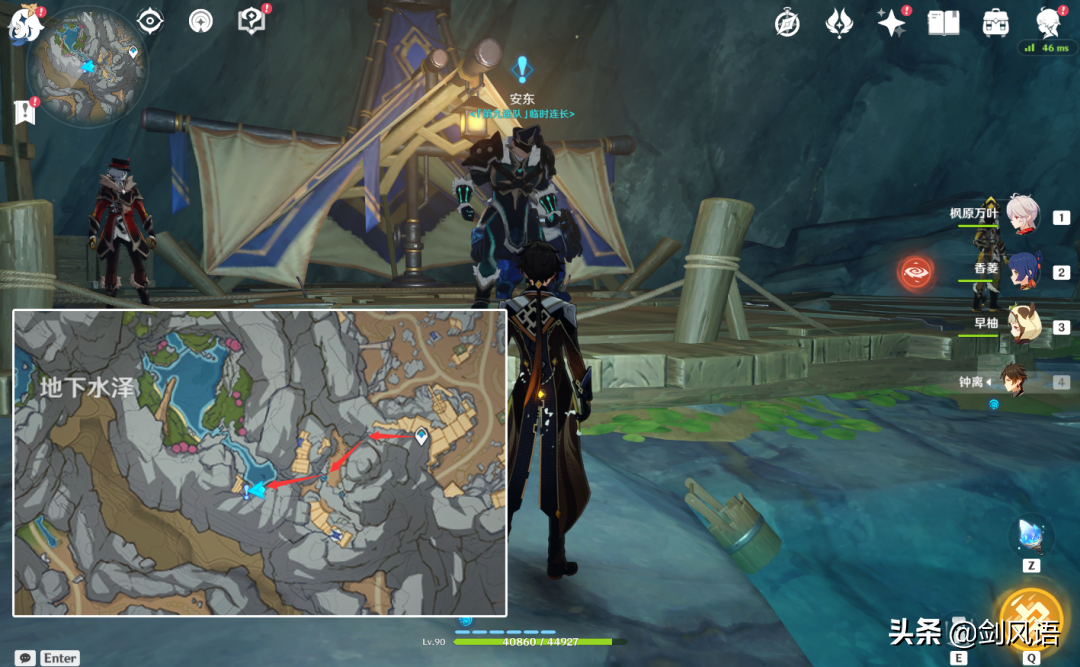1080x667 pixels.
Task: Use the blue crystal gadget
Action: tap(1030, 533)
